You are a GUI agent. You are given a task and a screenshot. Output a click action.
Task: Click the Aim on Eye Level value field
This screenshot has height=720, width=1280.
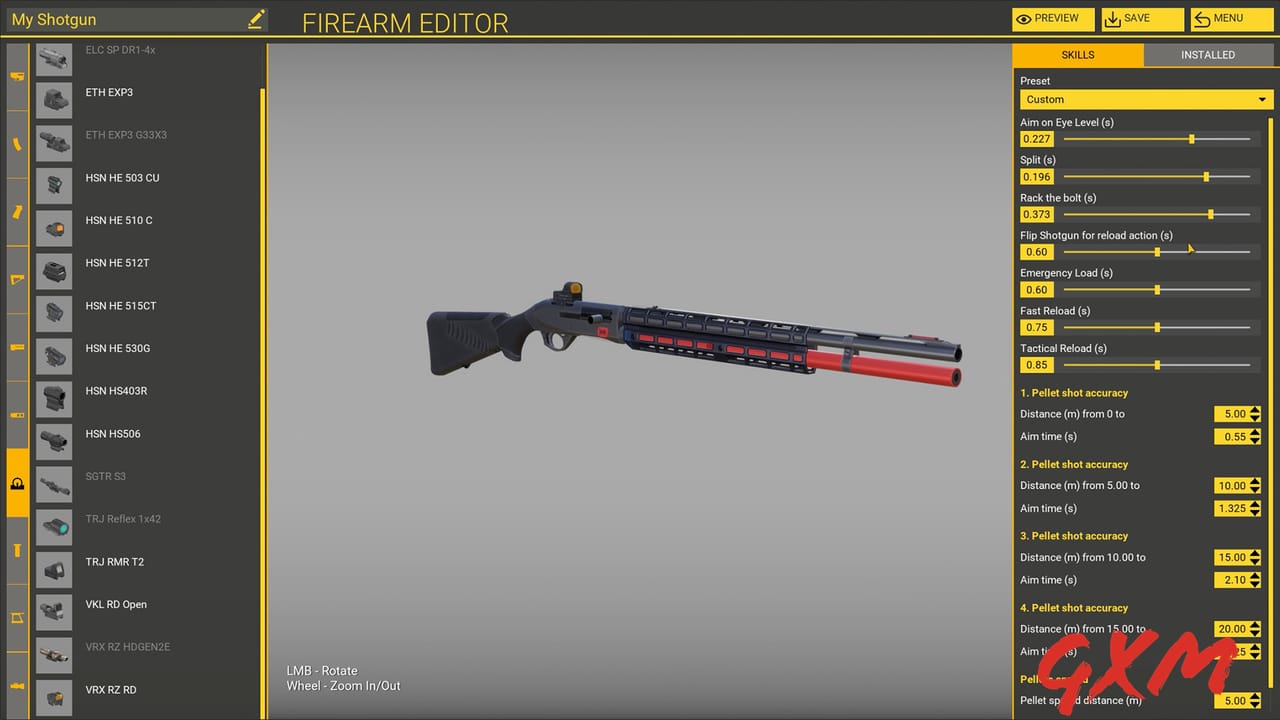[1036, 139]
